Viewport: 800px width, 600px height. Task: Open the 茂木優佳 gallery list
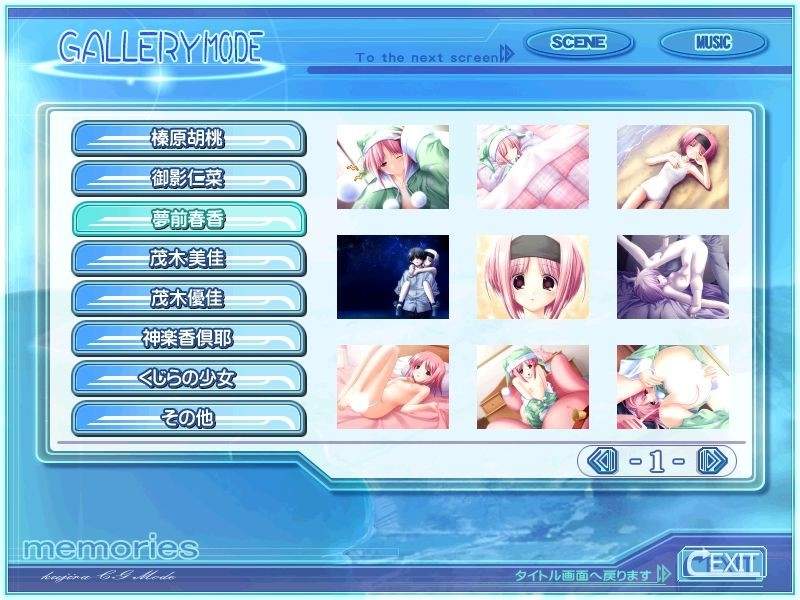coord(188,298)
